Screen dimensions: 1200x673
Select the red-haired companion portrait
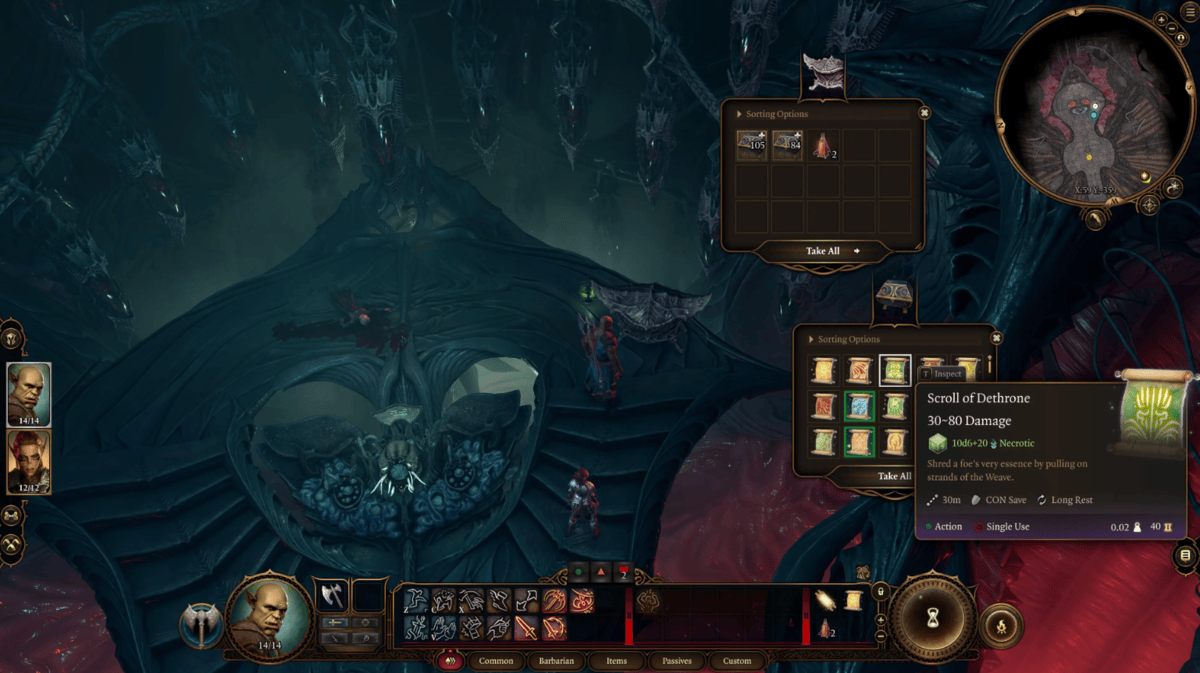coord(28,461)
